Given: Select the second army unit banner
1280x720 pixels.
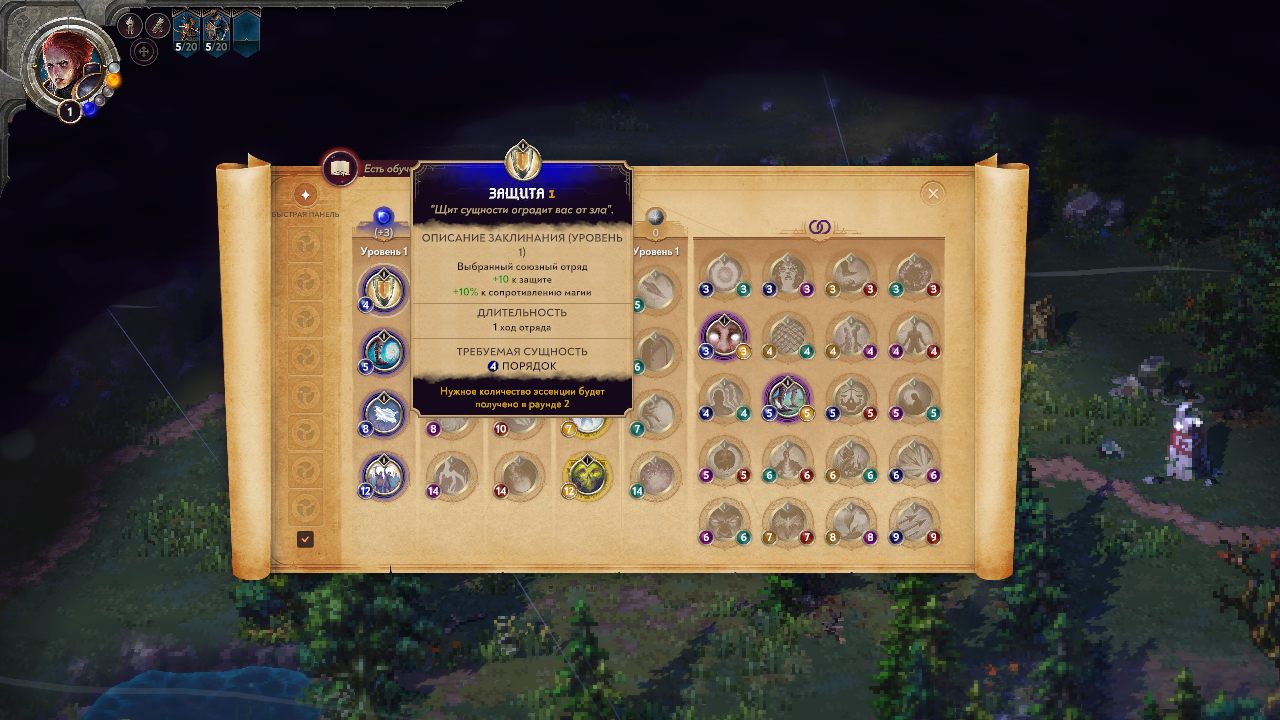Looking at the screenshot, I should (x=216, y=30).
